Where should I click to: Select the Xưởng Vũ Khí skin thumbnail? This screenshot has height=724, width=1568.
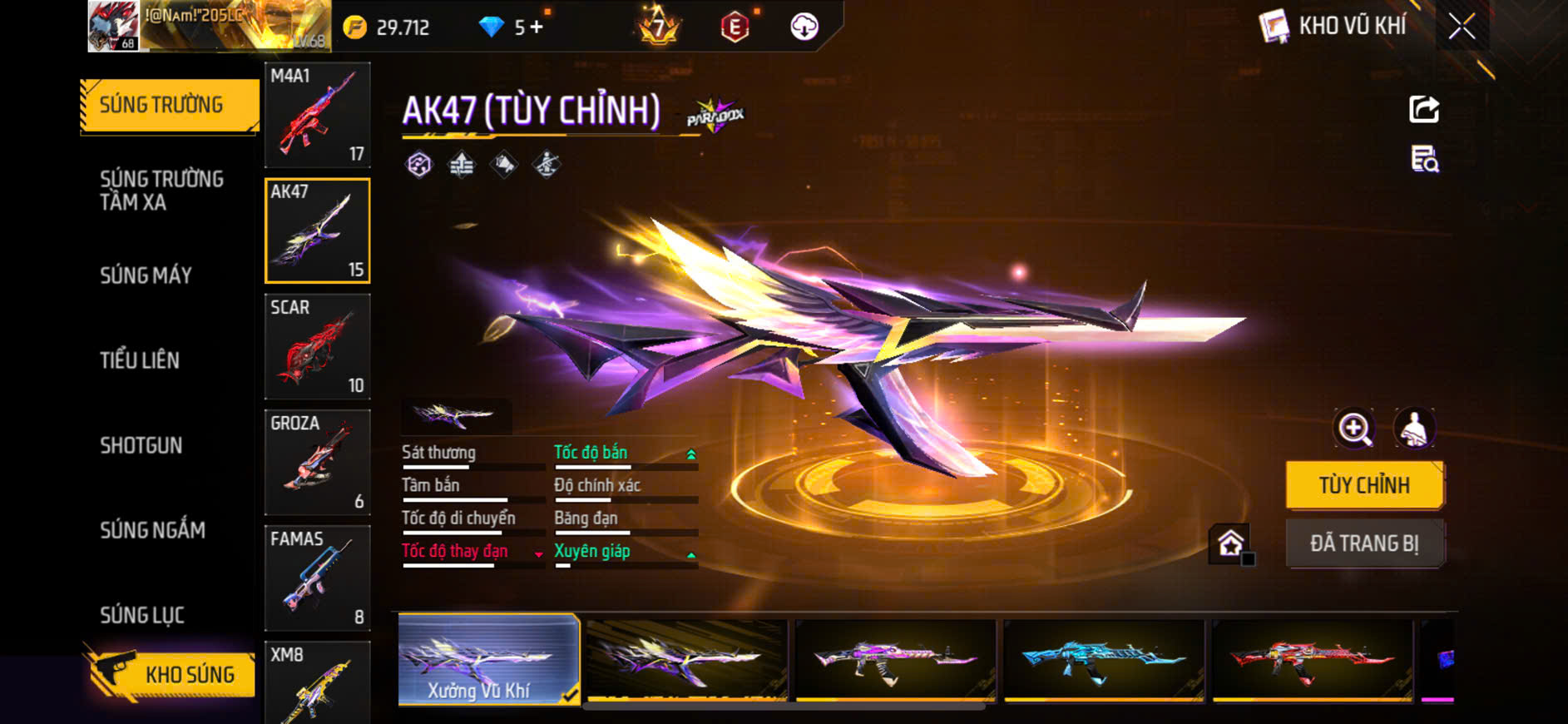(x=488, y=659)
